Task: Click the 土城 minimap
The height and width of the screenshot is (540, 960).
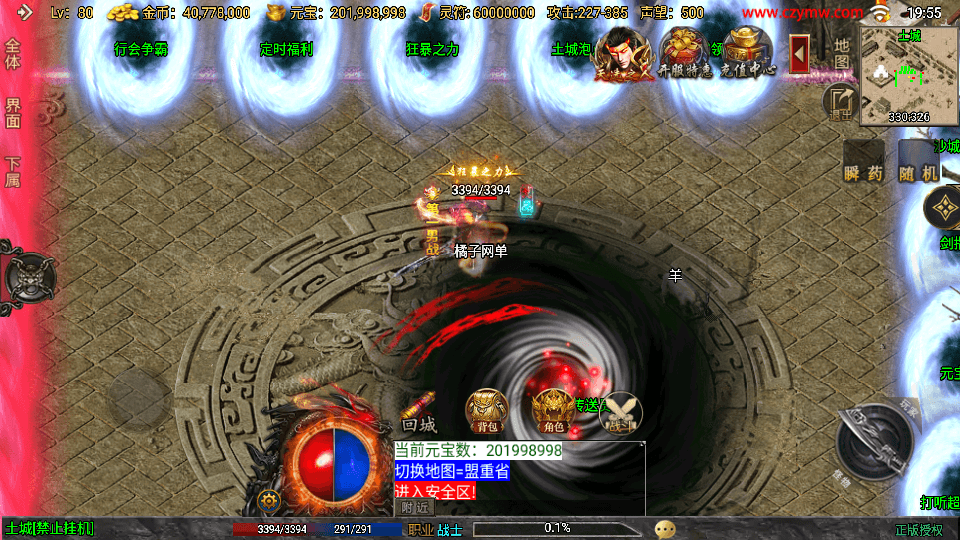Action: coord(909,76)
